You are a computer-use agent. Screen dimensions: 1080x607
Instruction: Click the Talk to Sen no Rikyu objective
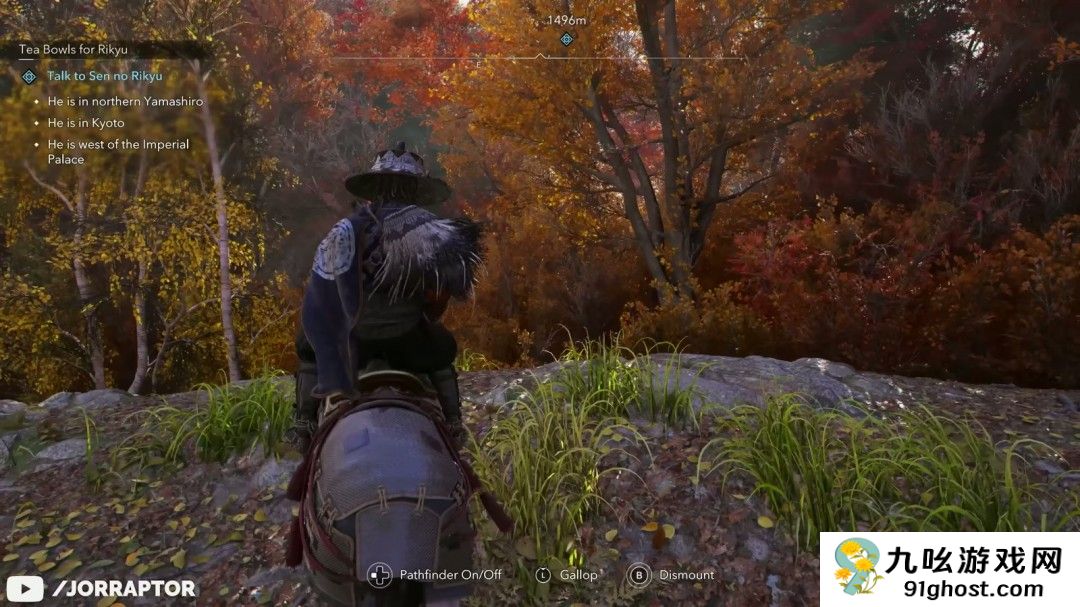(x=104, y=76)
